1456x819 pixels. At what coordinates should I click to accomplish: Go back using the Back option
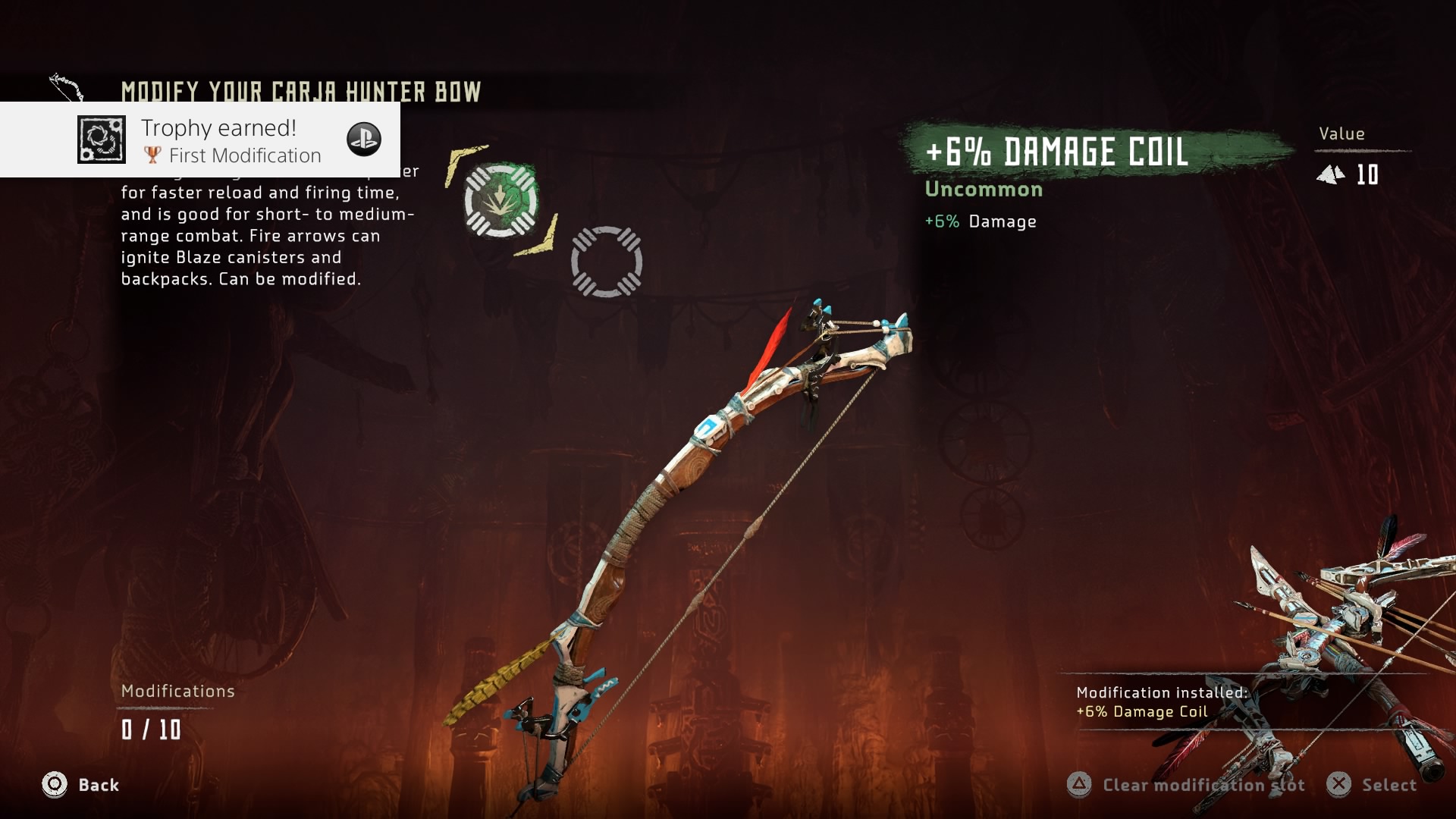[x=80, y=785]
